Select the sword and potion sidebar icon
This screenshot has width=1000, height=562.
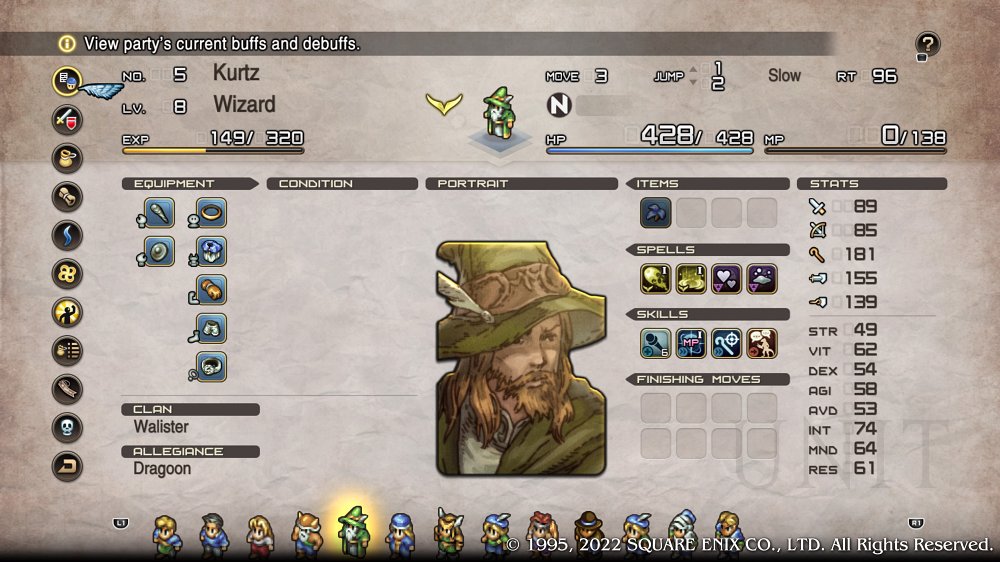67,120
